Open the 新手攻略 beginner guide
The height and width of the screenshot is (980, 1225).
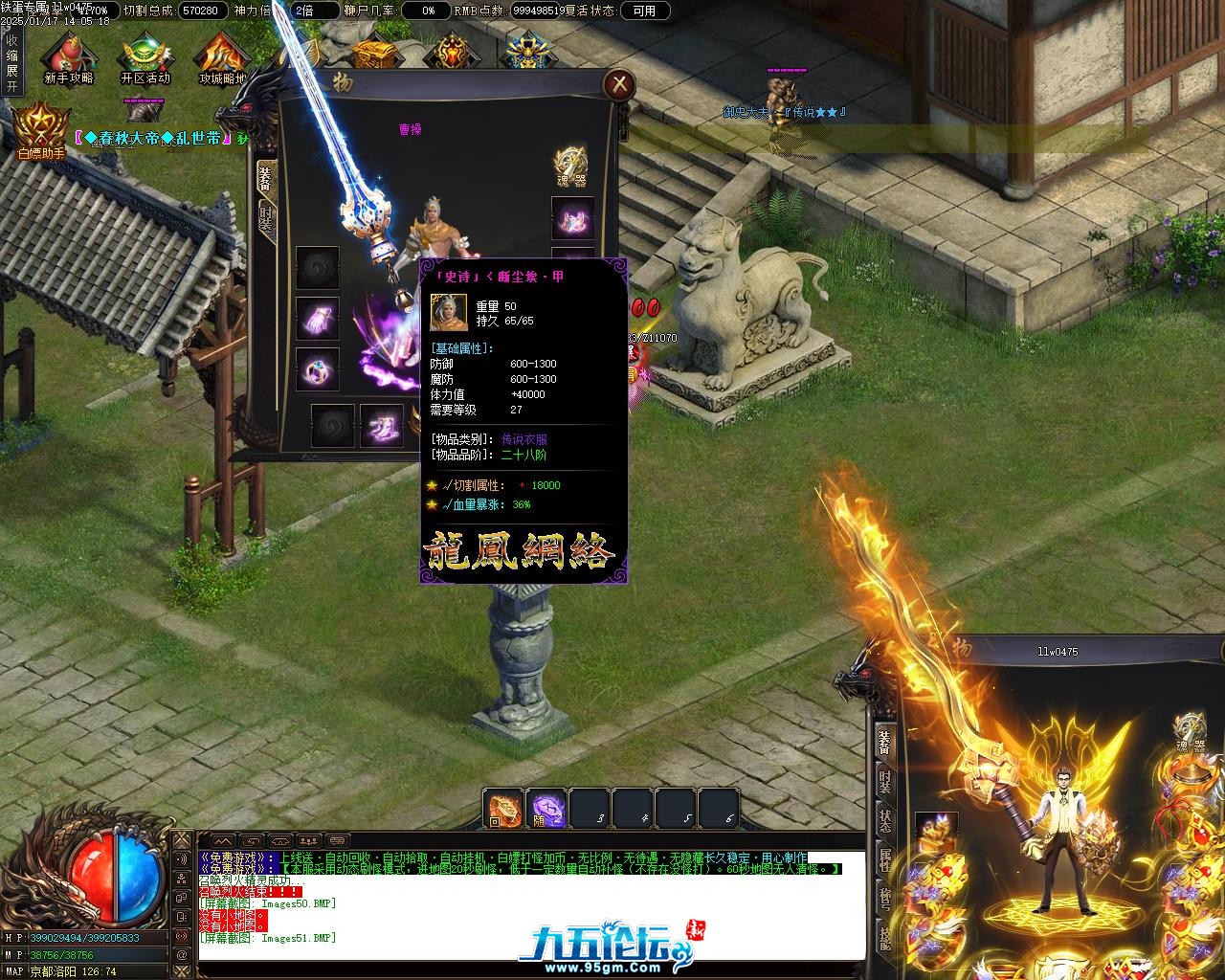(68, 57)
